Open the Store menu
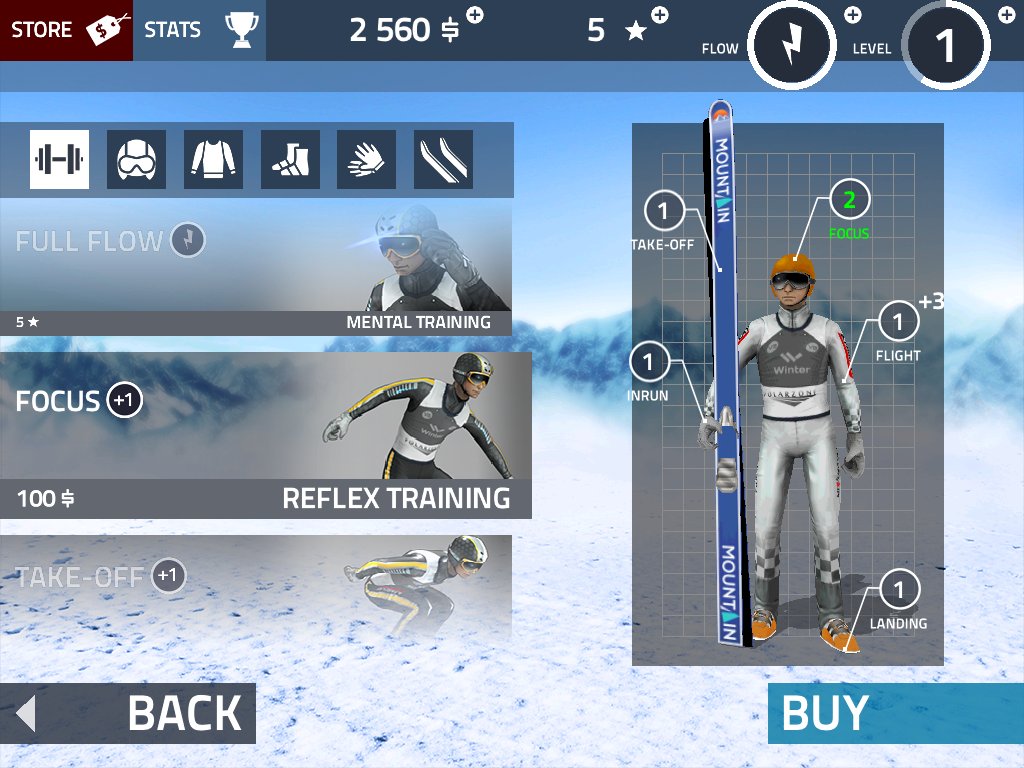The width and height of the screenshot is (1024, 768). click(x=66, y=30)
